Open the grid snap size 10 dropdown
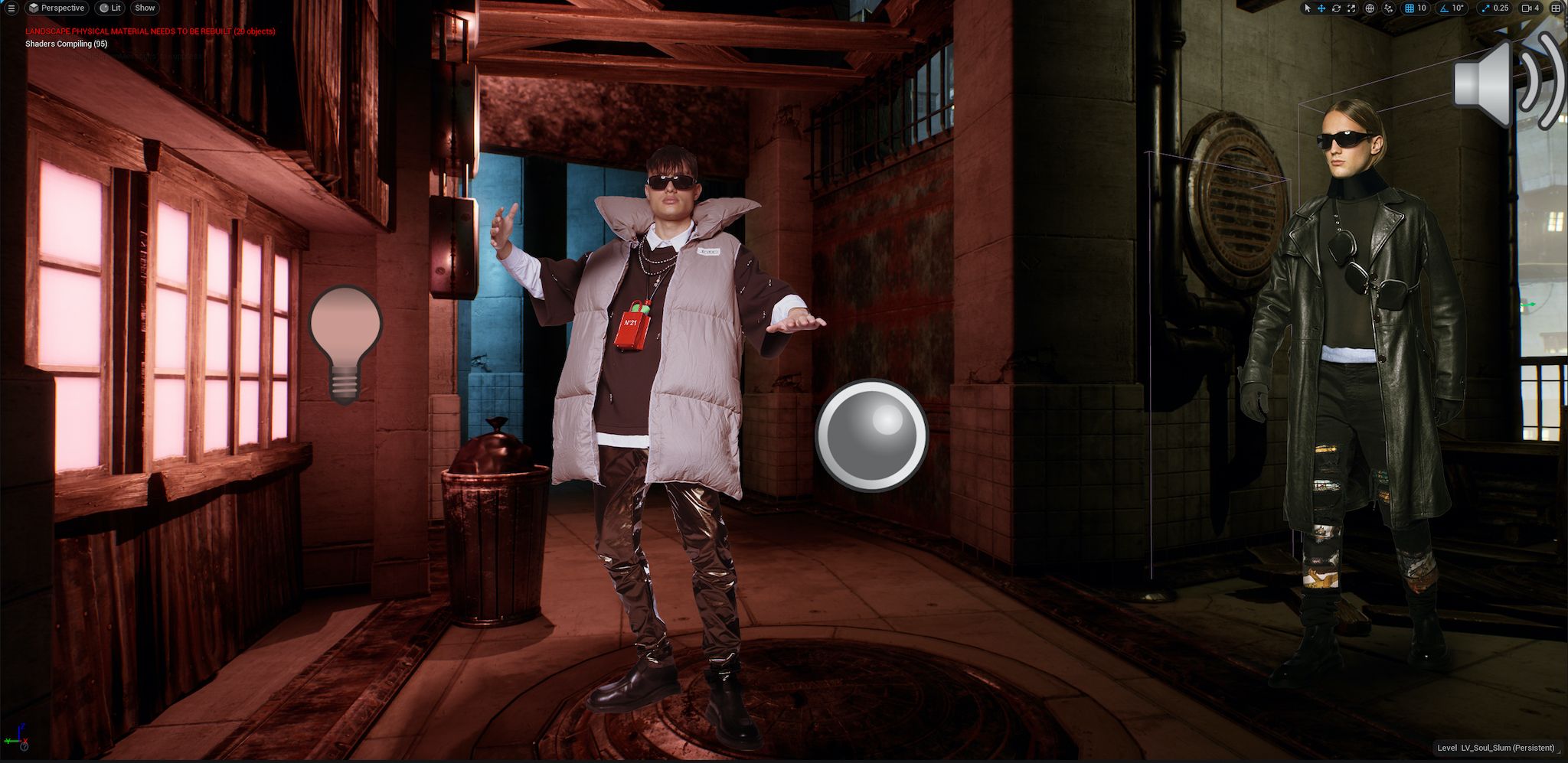Viewport: 1568px width, 763px height. point(1422,8)
